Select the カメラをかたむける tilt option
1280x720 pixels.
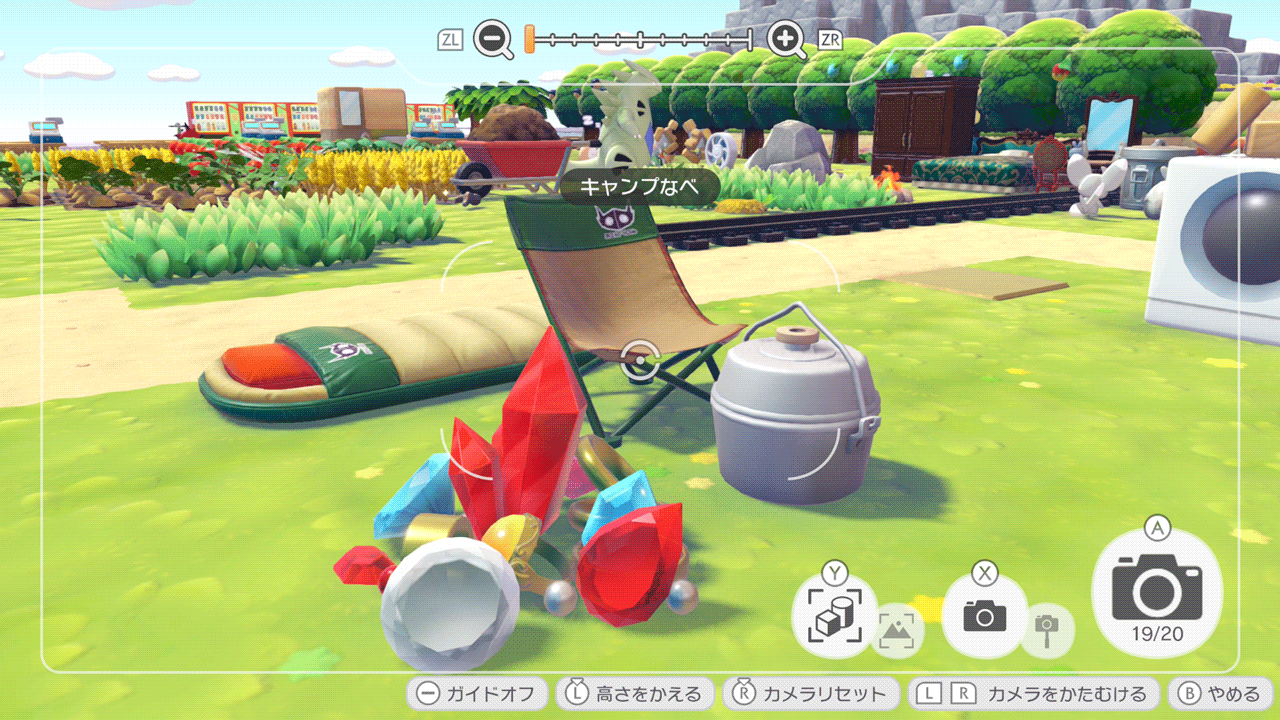1033,693
